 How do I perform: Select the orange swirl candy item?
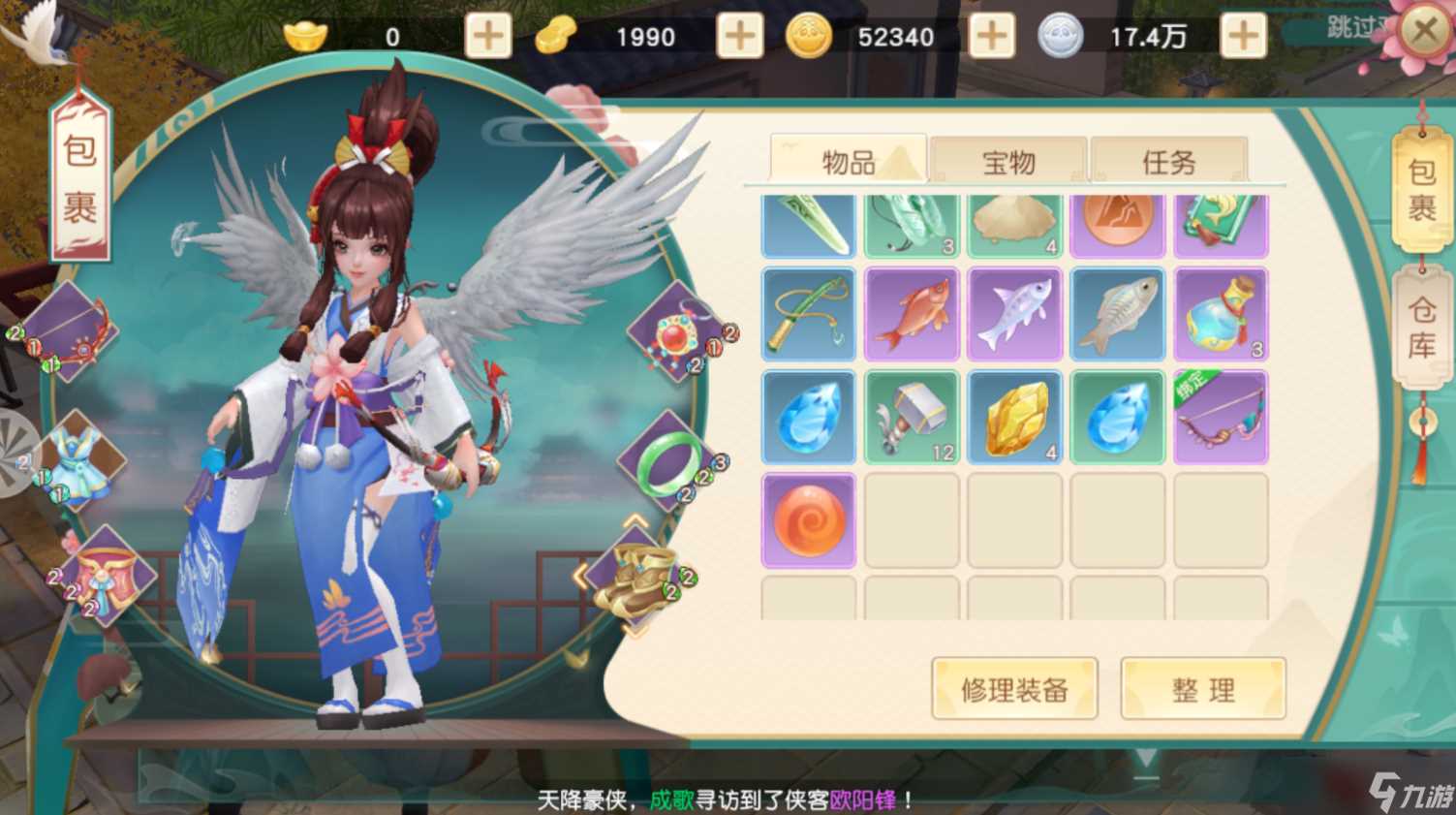[x=809, y=520]
